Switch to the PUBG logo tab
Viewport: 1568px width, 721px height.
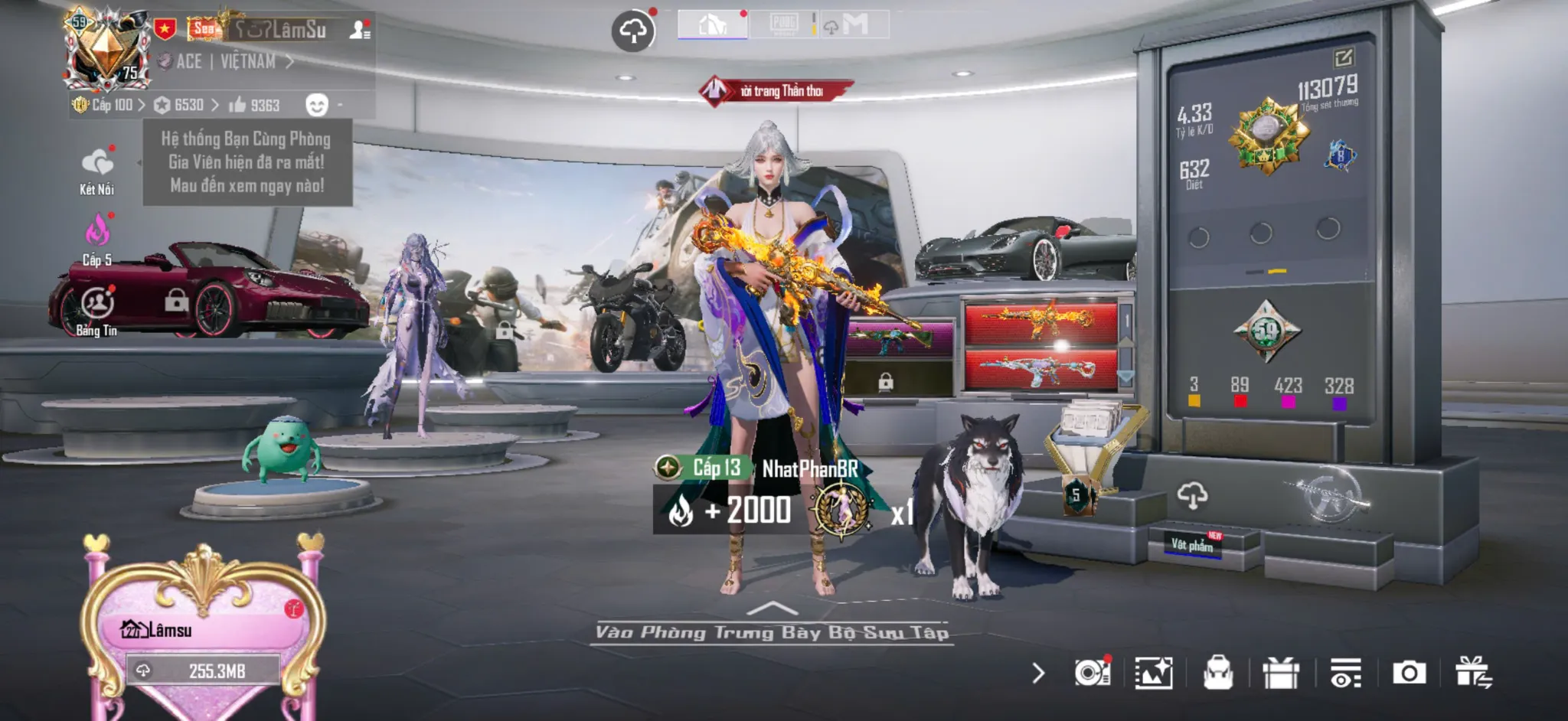click(x=783, y=24)
